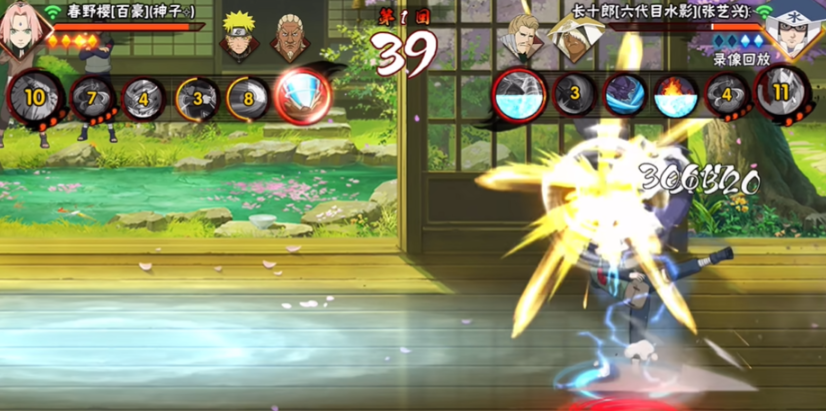Activate the glowing red-ringed blue fan skill
Viewport: 826px width, 411px height.
coord(301,96)
